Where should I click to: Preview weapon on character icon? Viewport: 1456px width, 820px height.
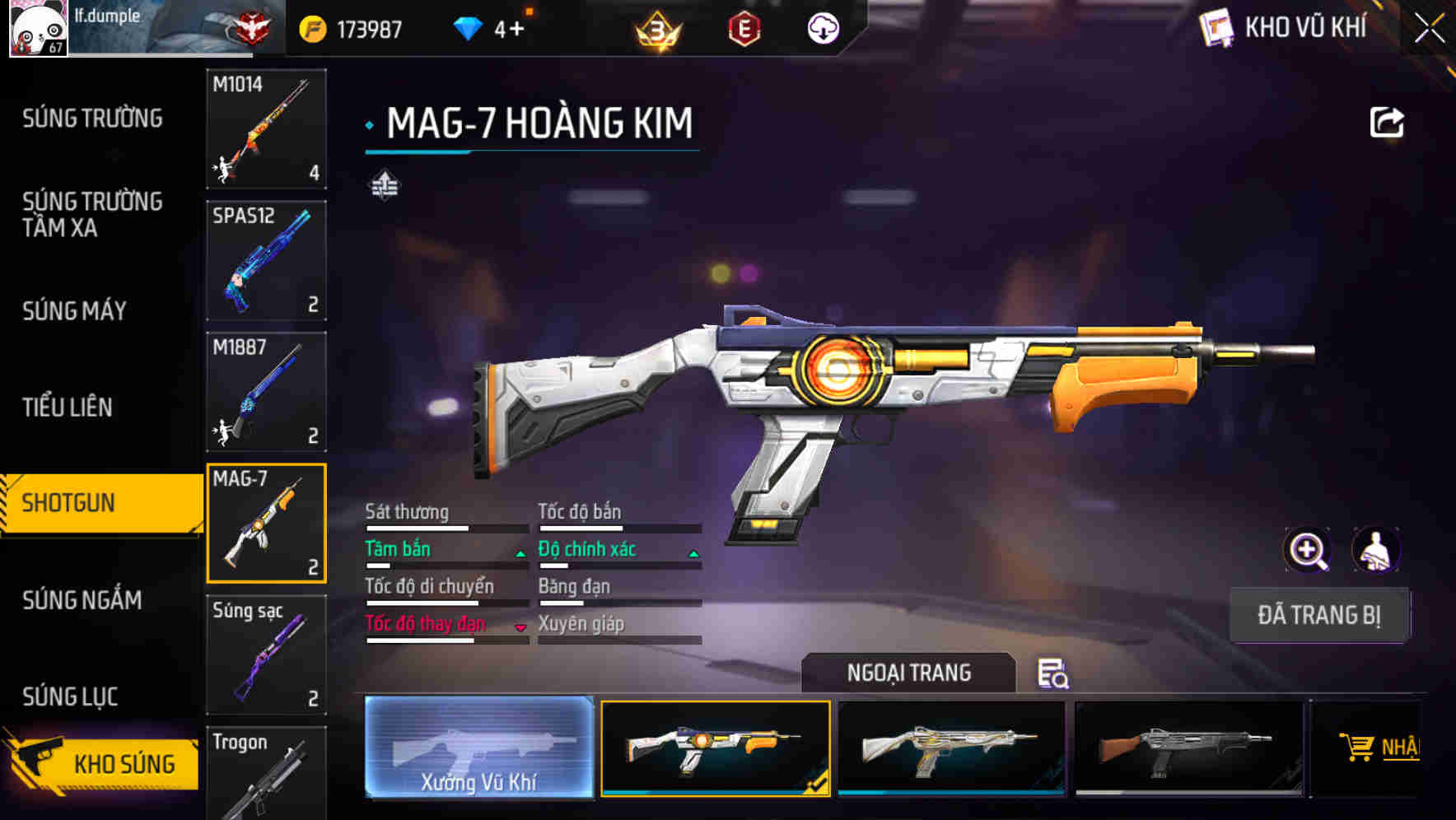tap(1375, 550)
